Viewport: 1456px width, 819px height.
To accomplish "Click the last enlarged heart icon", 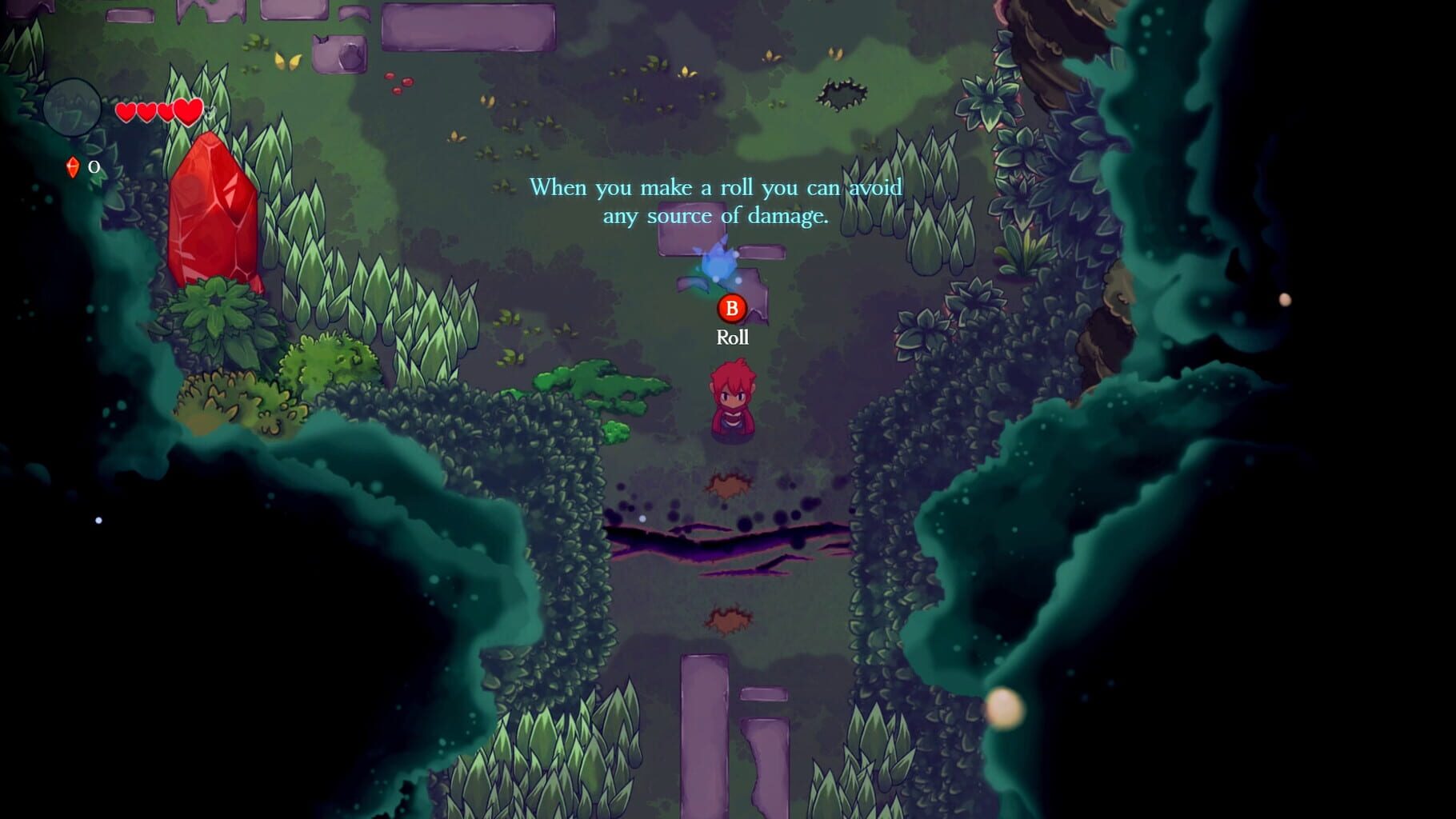I will [188, 112].
